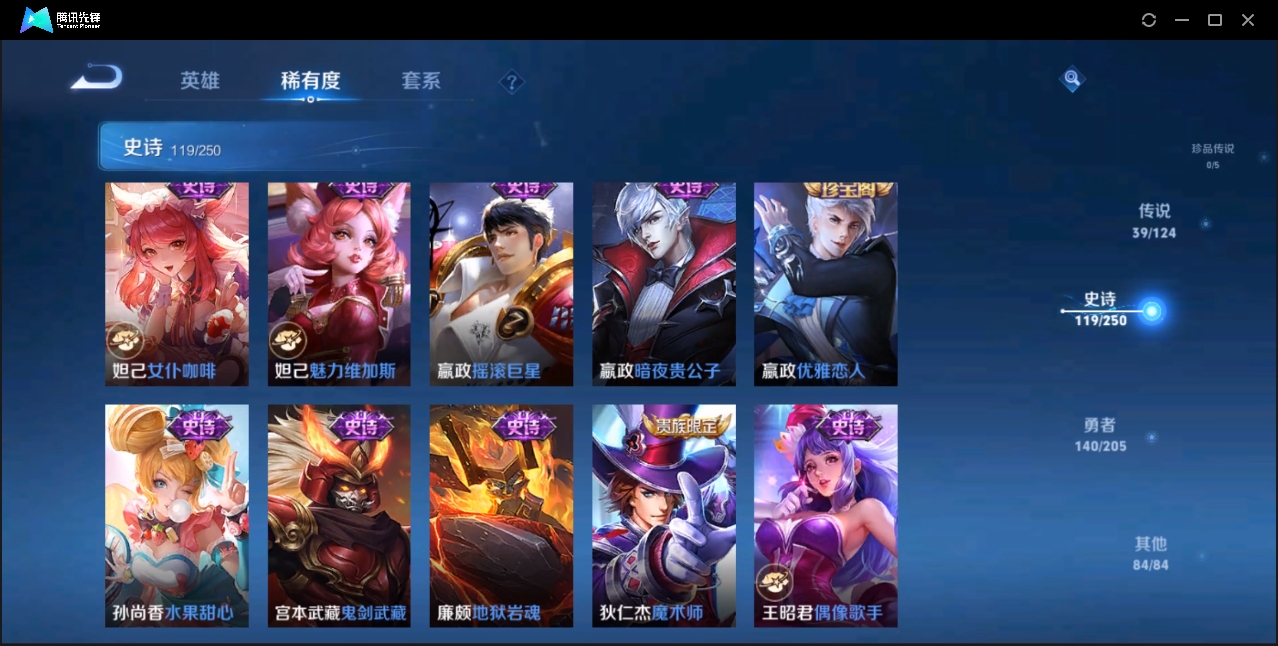View the 嬴政 暗夜贵公子 skin card
This screenshot has width=1278, height=646.
pyautogui.click(x=663, y=284)
